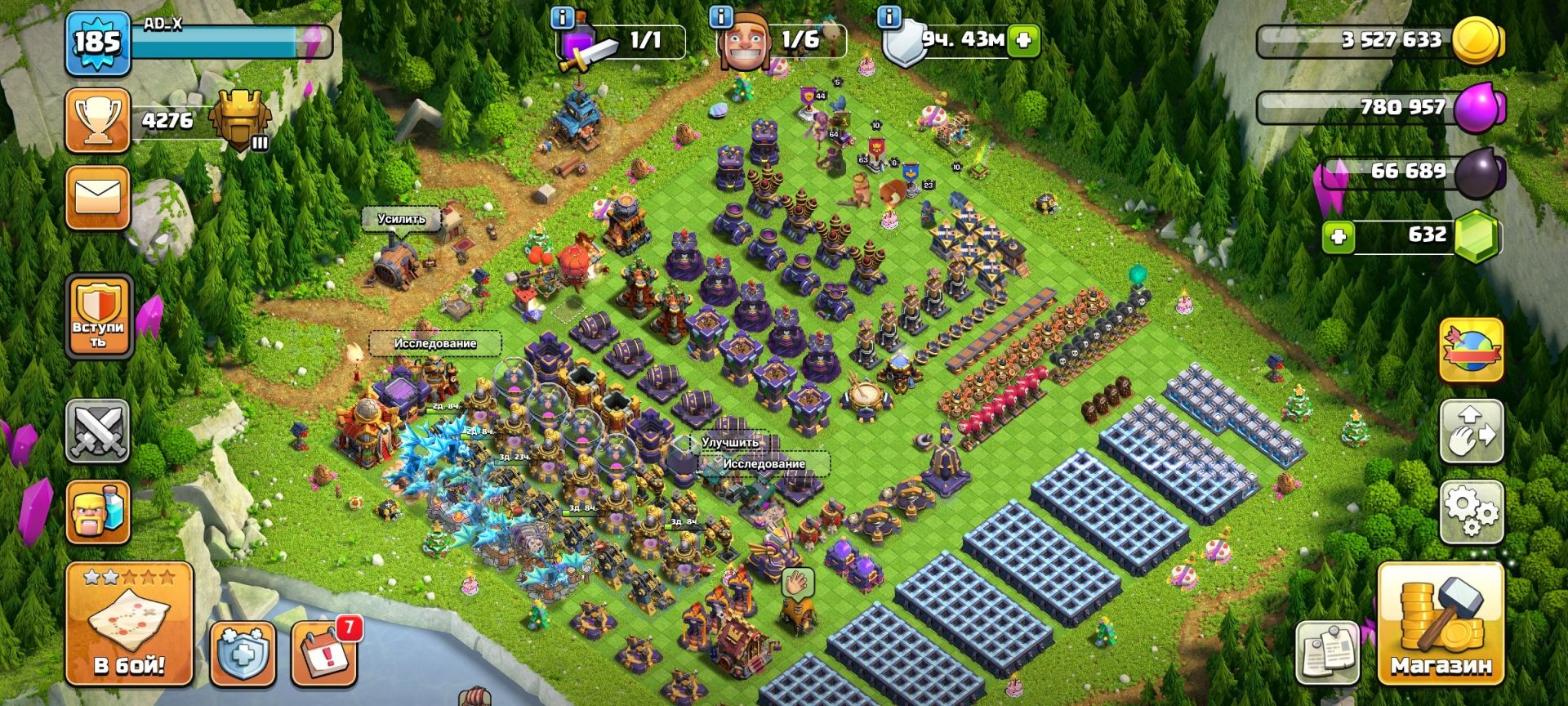Buy gems with the green plus button
This screenshot has height=706, width=1568.
click(1338, 237)
